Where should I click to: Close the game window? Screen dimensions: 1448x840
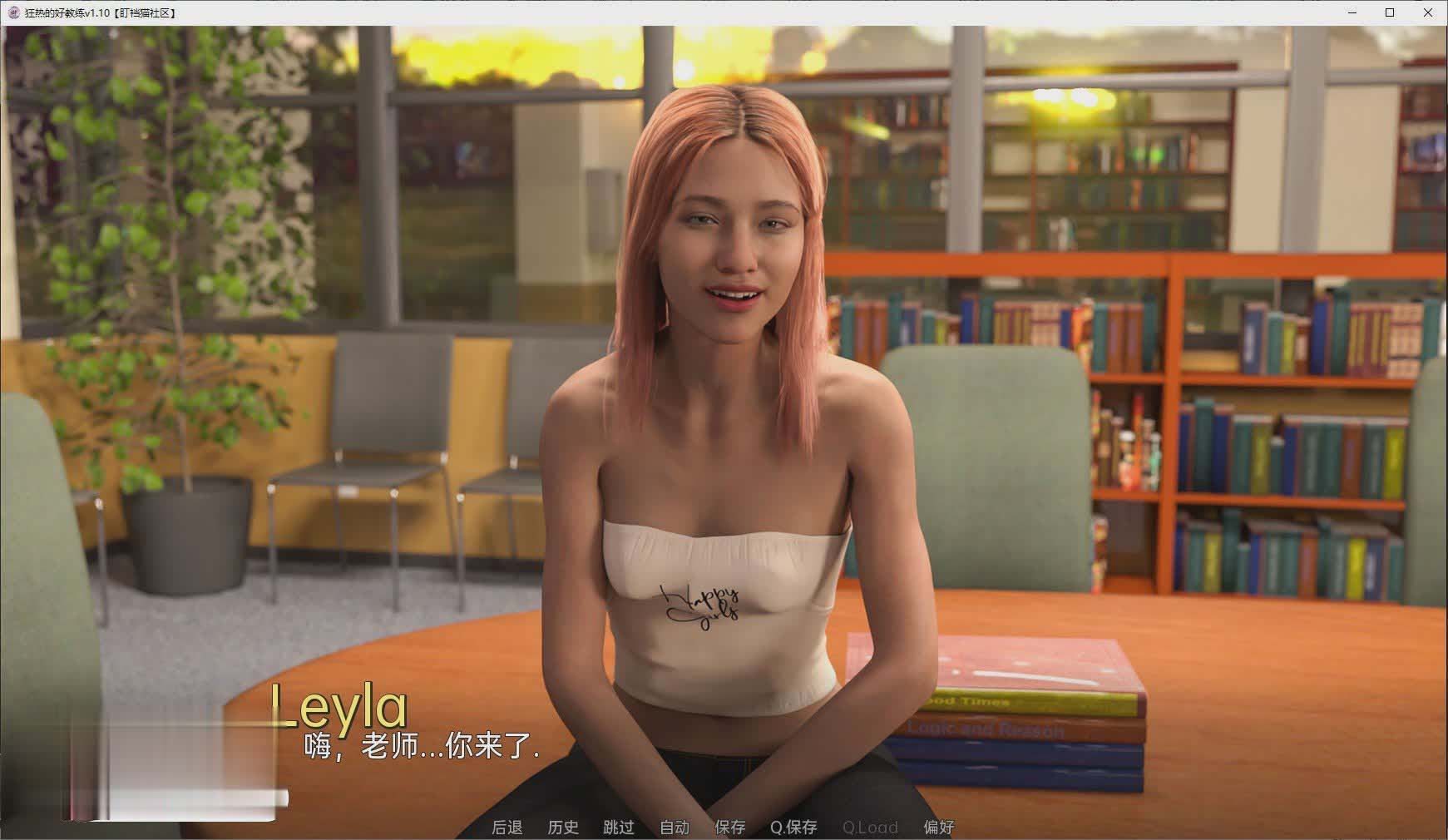pyautogui.click(x=1427, y=12)
